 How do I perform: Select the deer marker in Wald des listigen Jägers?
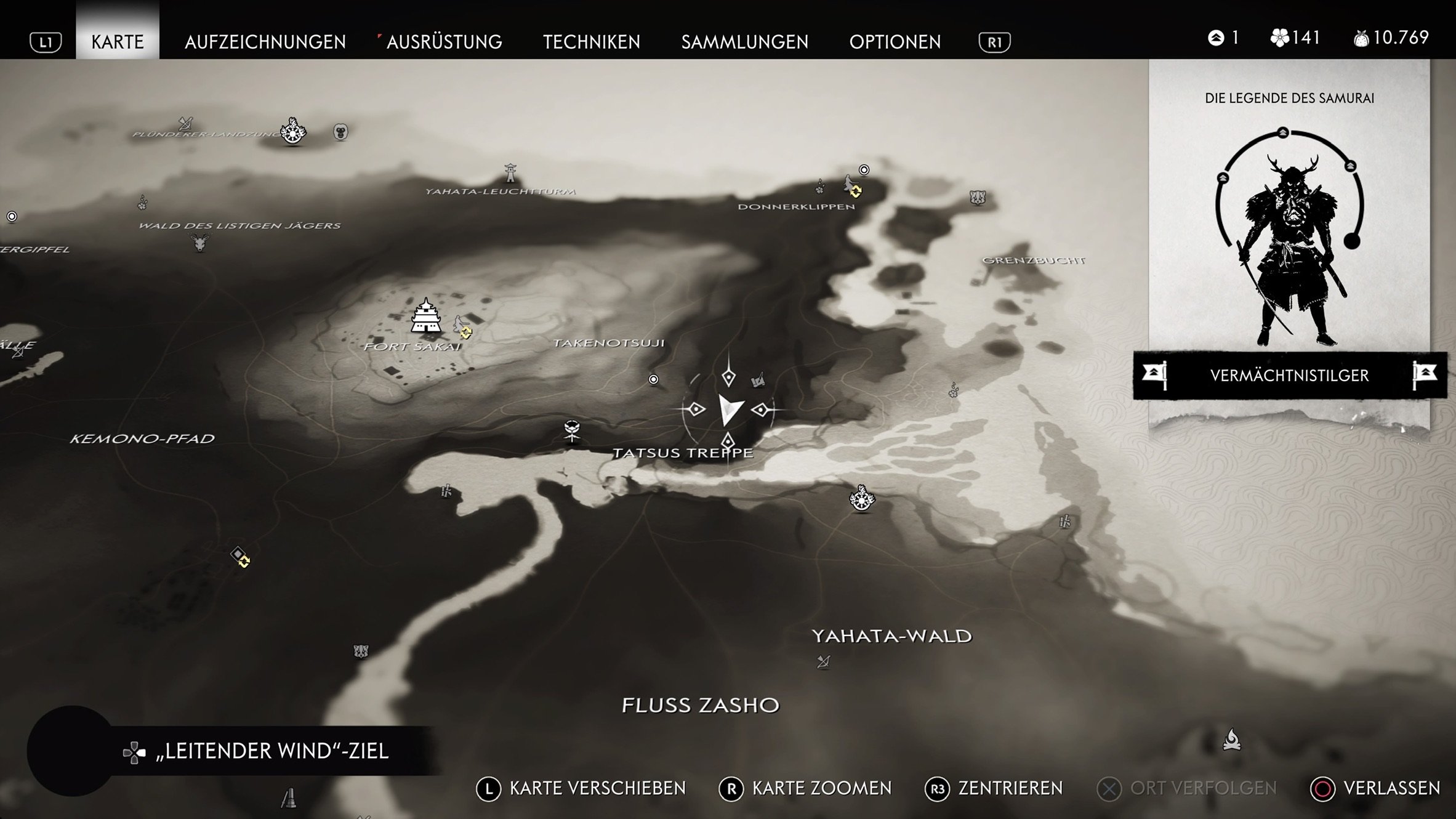[x=200, y=242]
